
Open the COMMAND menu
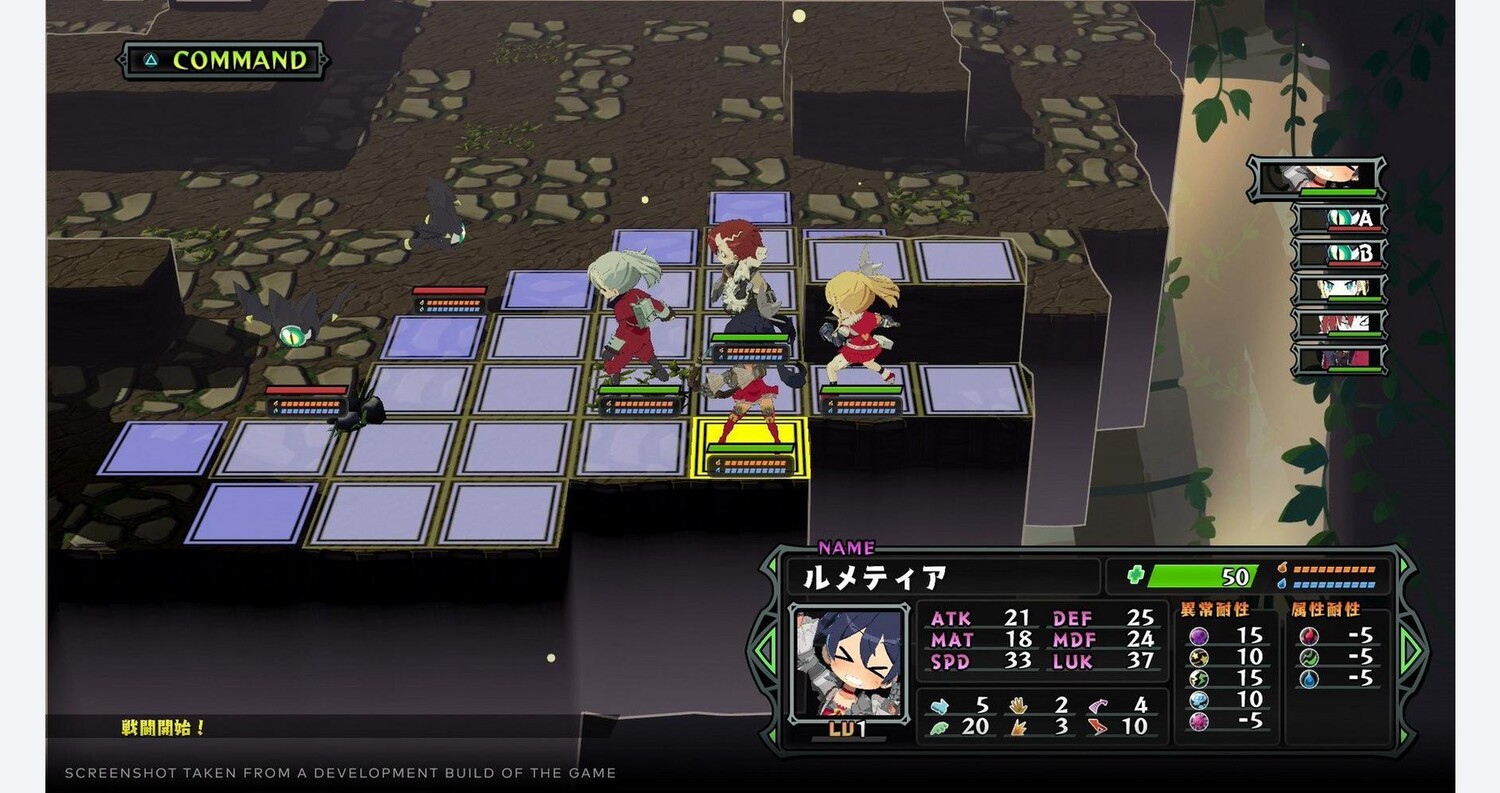[223, 60]
